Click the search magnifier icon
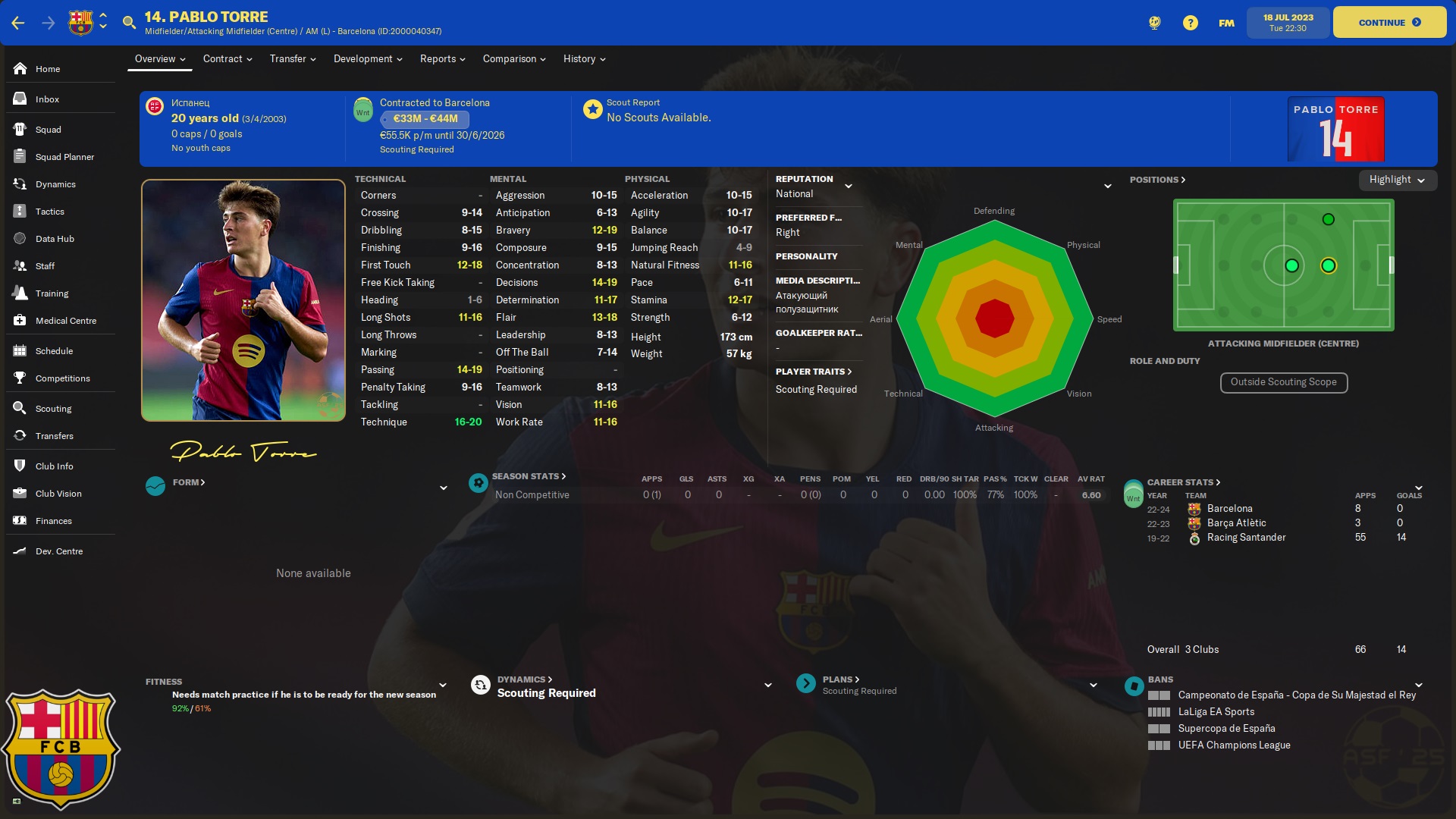Image resolution: width=1456 pixels, height=819 pixels. pos(129,22)
